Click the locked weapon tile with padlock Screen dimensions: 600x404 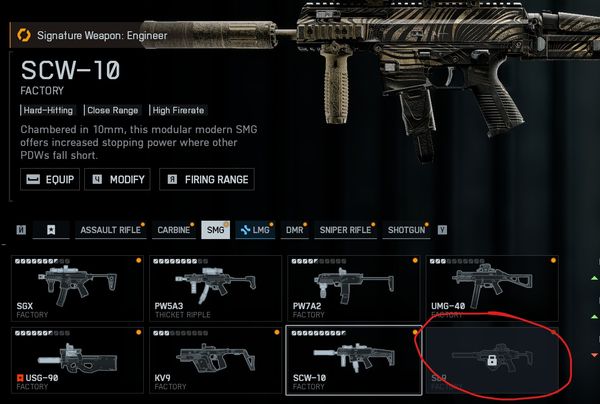pyautogui.click(x=490, y=358)
